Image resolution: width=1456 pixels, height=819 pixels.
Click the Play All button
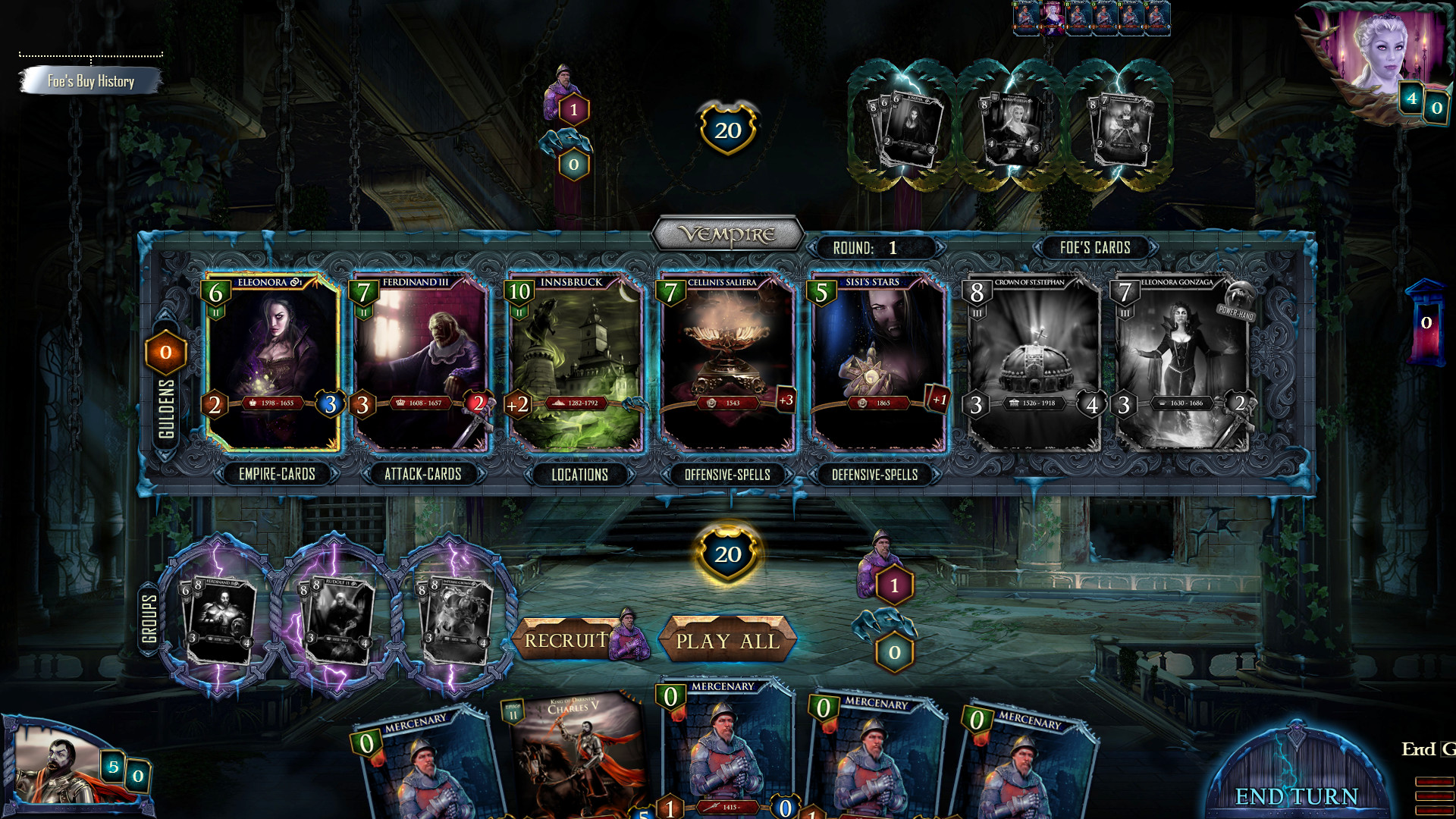click(x=728, y=642)
